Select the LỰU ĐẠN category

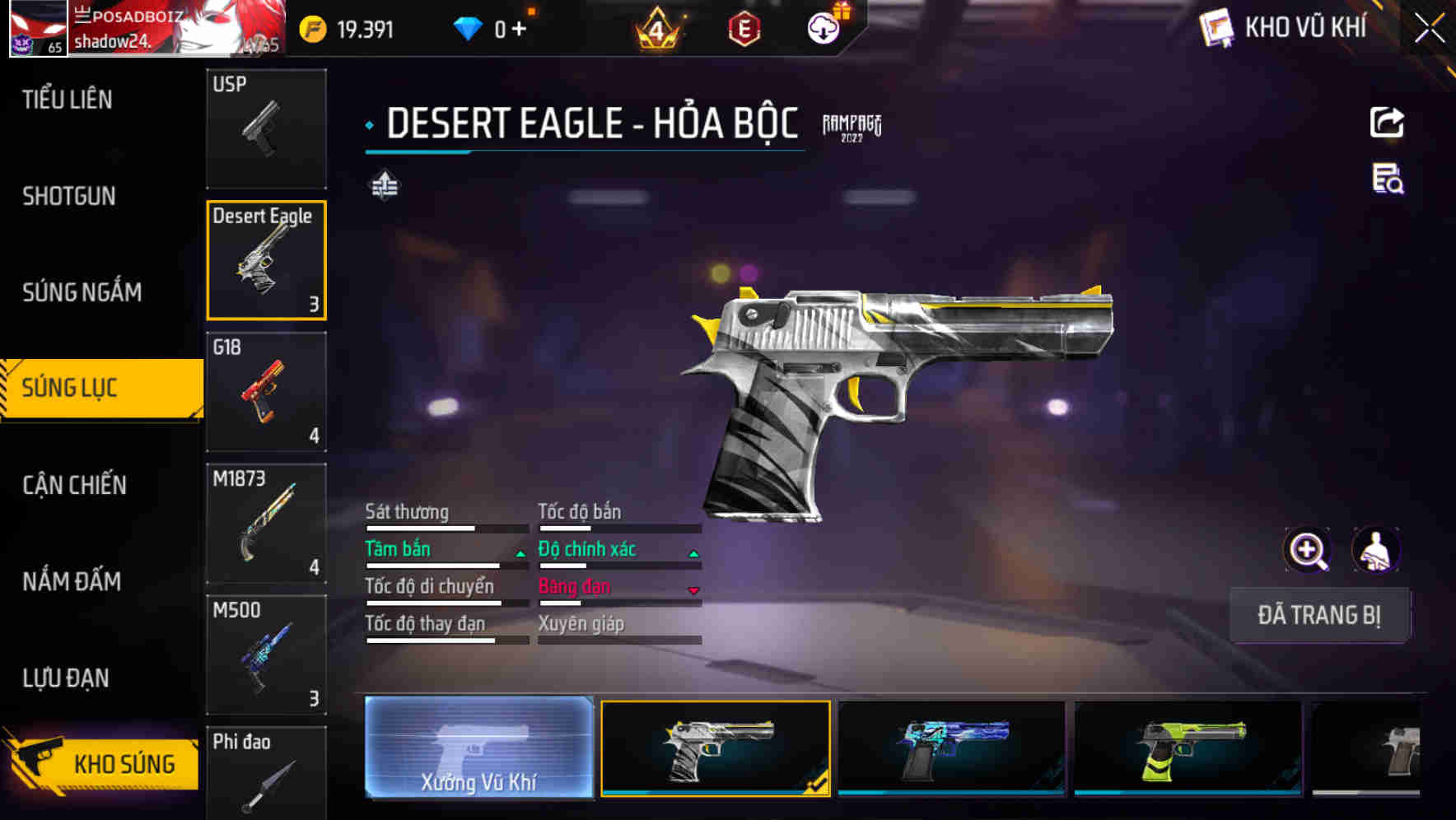point(68,678)
